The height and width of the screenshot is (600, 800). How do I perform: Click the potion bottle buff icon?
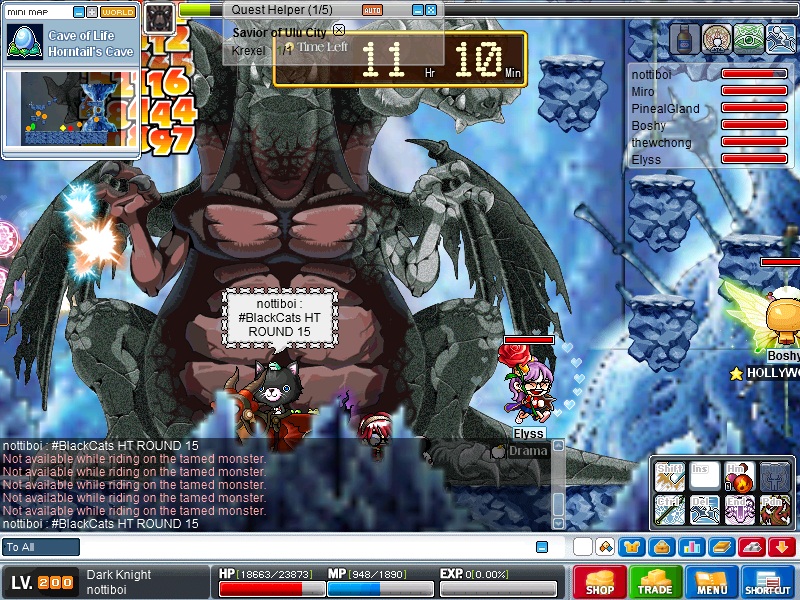(x=684, y=38)
